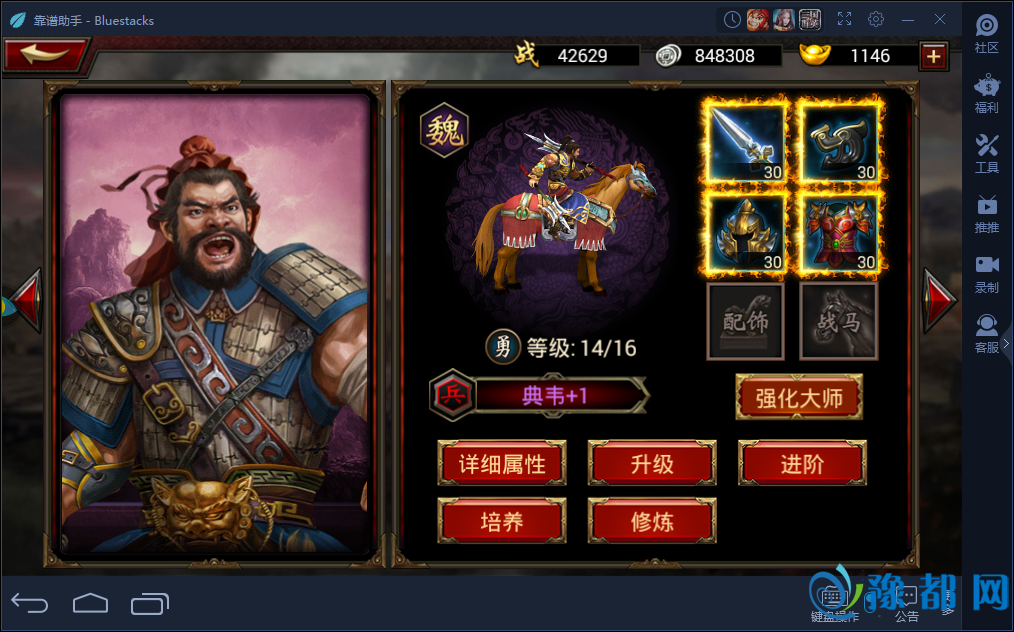
Task: Open the 培养 cultivation menu
Action: (x=502, y=521)
